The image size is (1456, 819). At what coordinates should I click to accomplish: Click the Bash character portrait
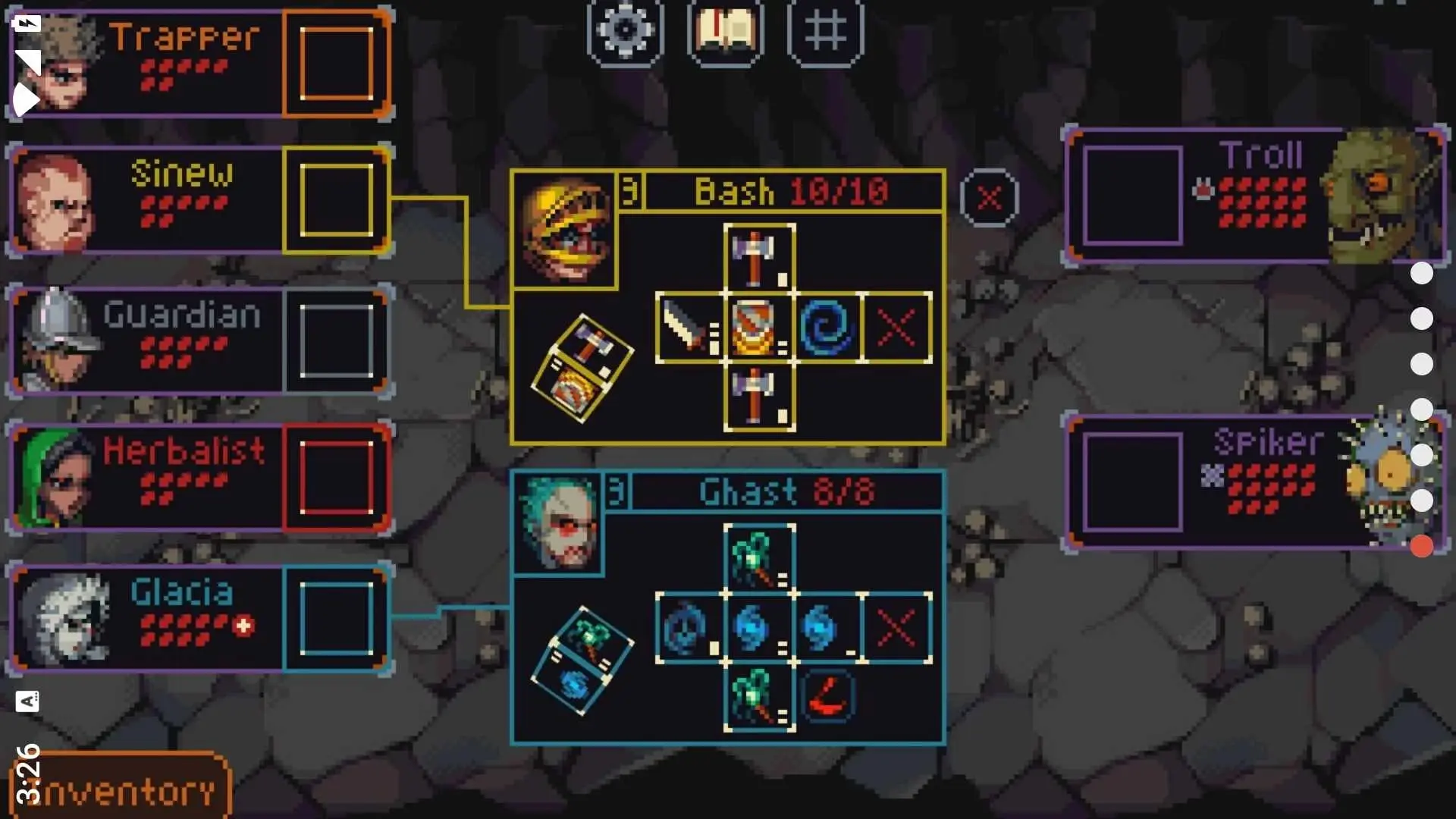(564, 229)
